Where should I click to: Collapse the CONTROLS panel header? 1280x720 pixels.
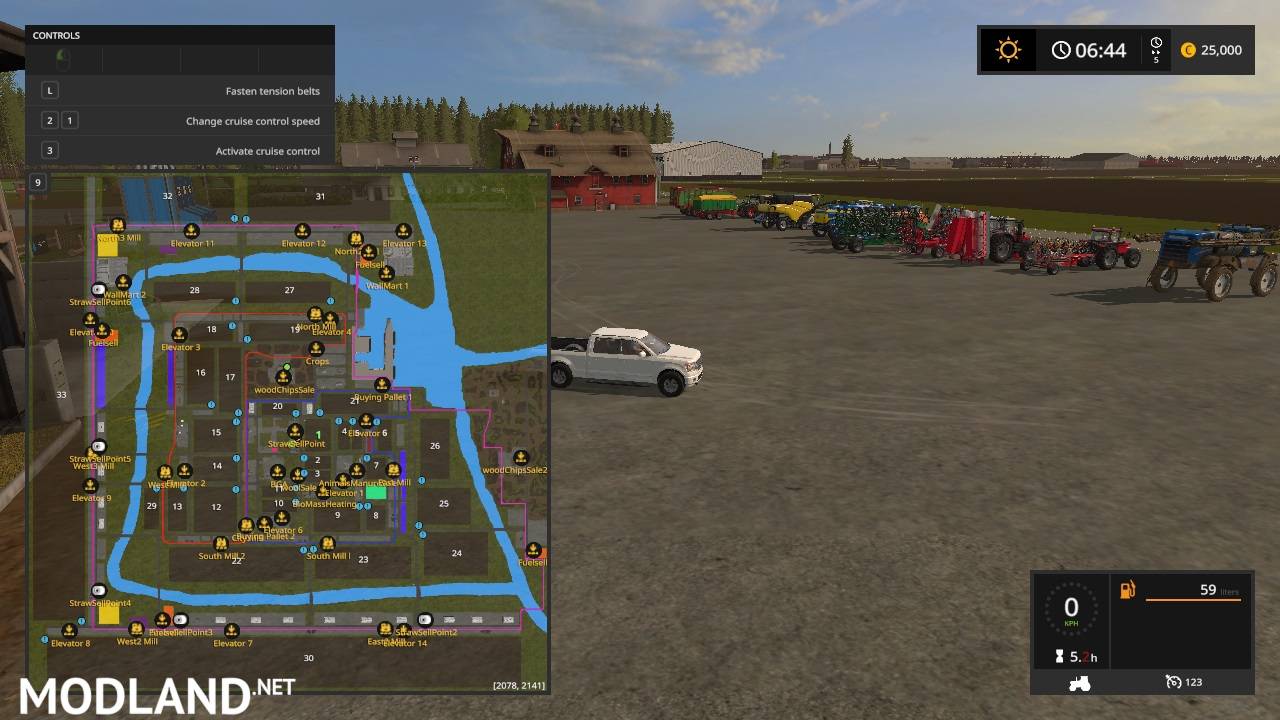coord(179,35)
